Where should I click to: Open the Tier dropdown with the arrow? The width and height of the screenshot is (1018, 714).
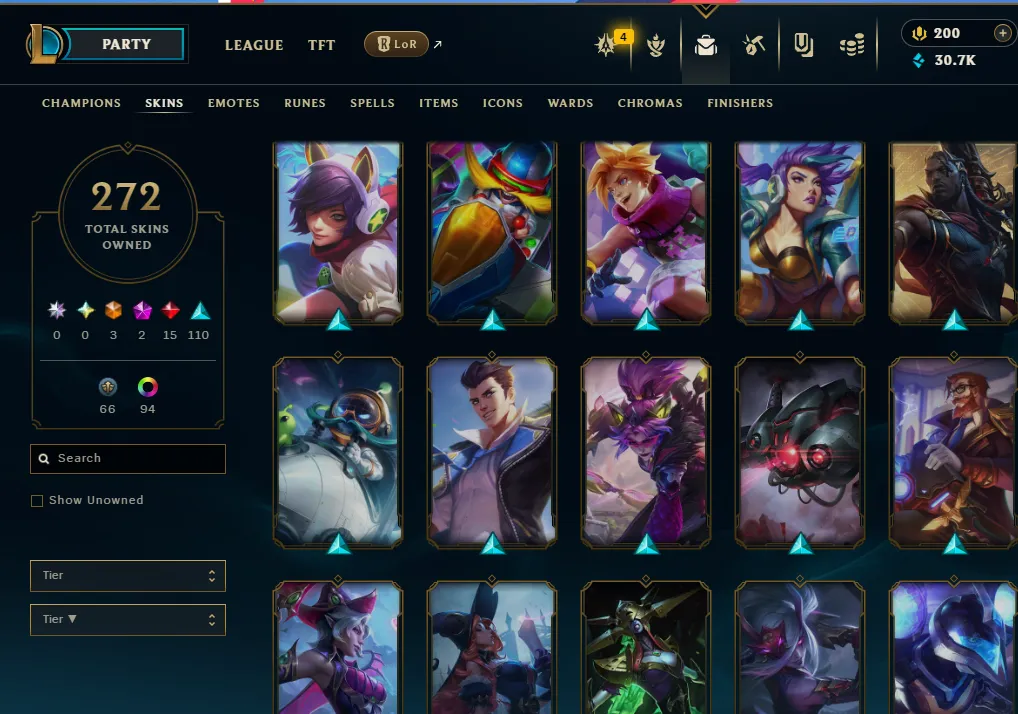(x=128, y=619)
